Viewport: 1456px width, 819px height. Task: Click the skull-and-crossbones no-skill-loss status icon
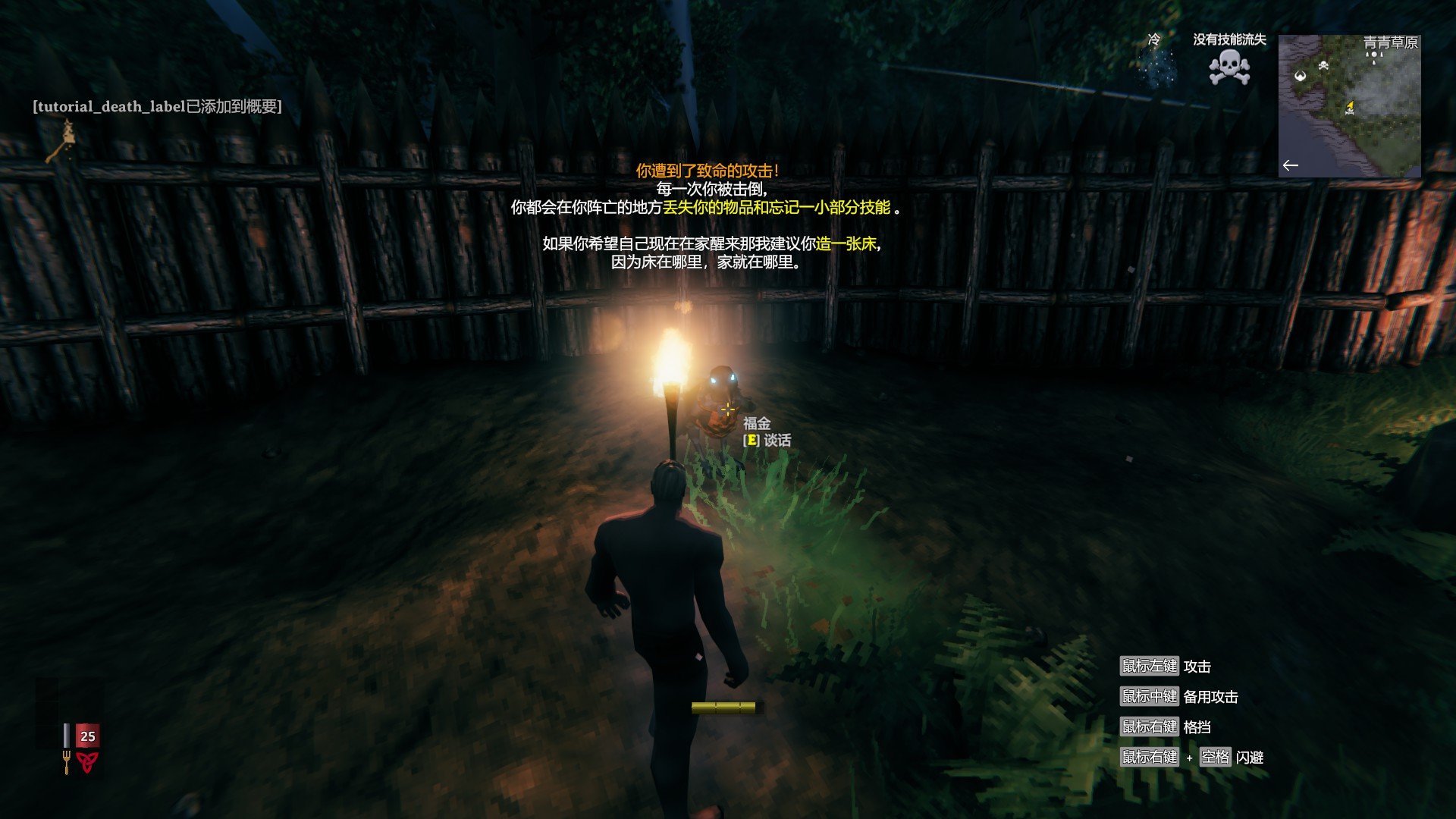coord(1229,68)
